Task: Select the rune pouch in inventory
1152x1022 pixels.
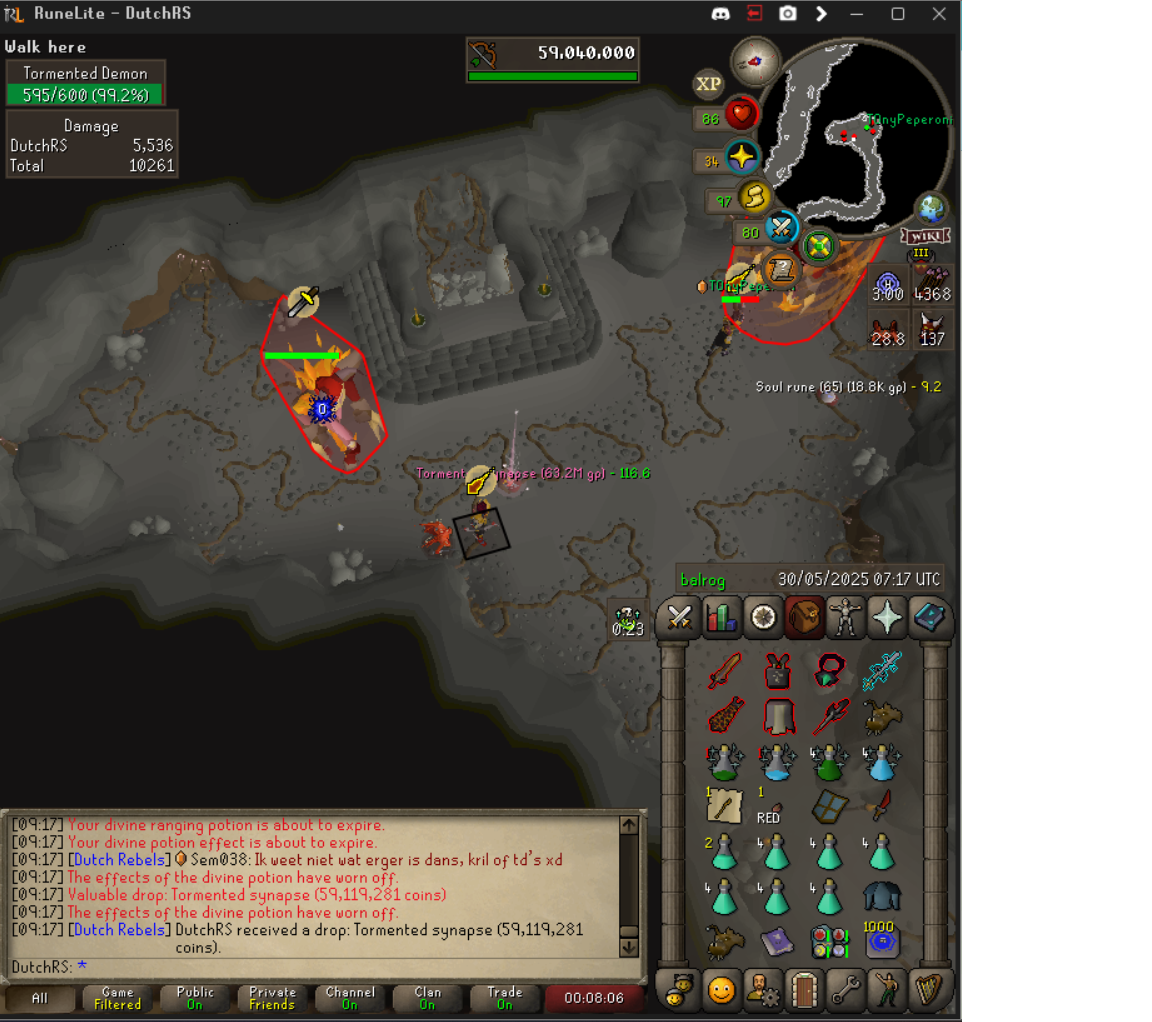Action: tap(829, 942)
